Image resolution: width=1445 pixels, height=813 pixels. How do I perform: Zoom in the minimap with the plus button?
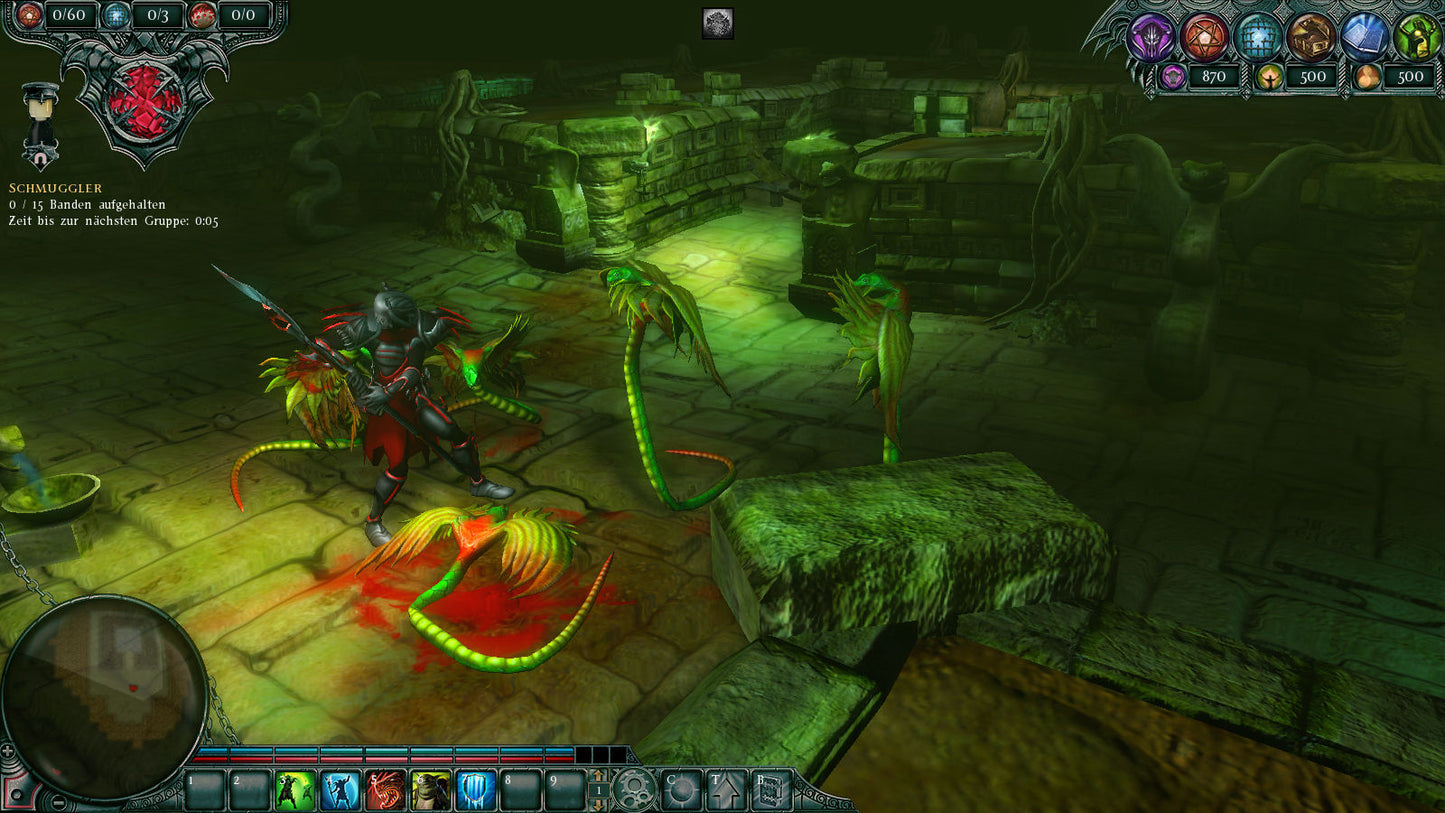pos(8,750)
